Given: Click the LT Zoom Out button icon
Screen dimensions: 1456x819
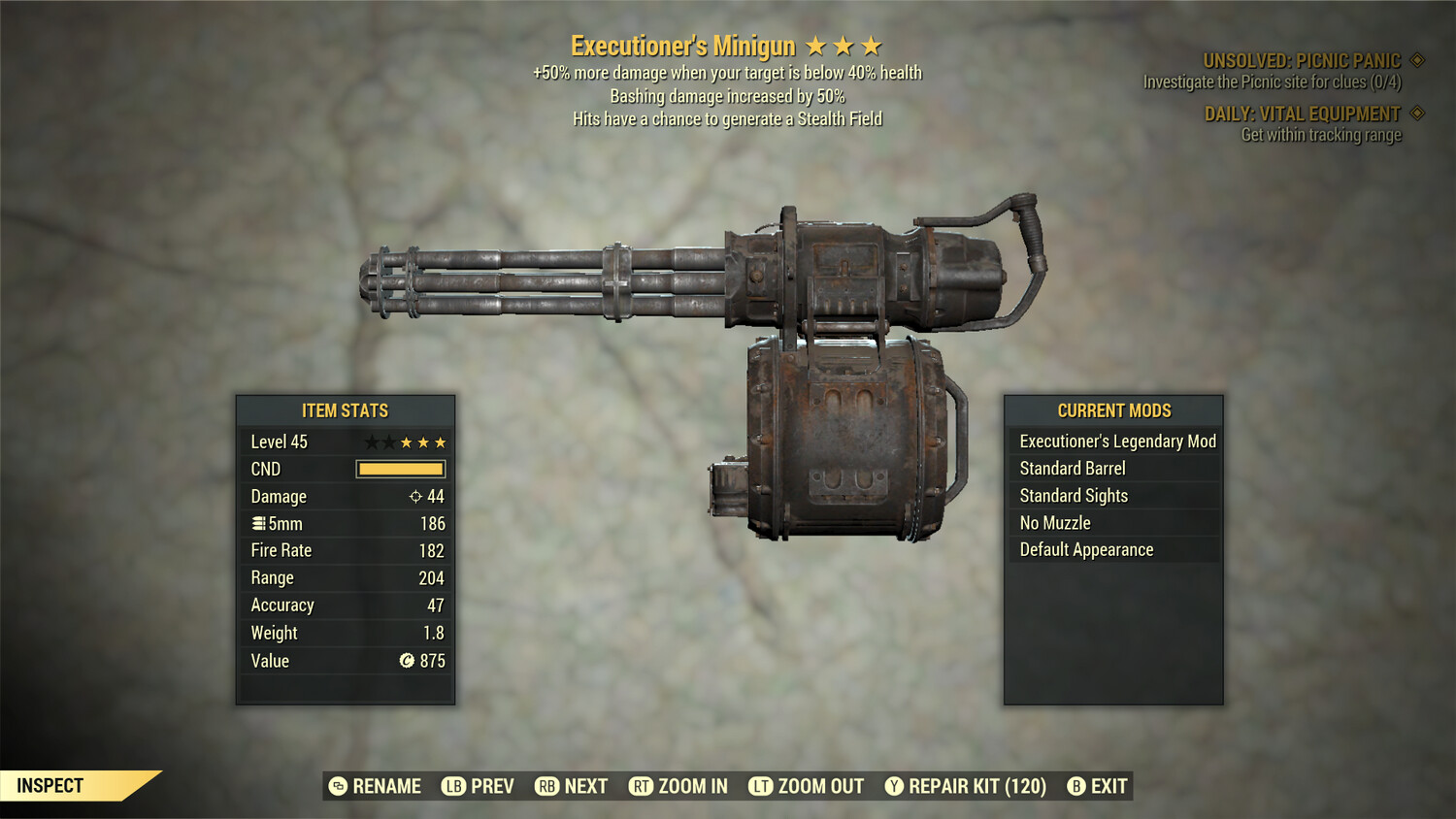Looking at the screenshot, I should pos(762,786).
